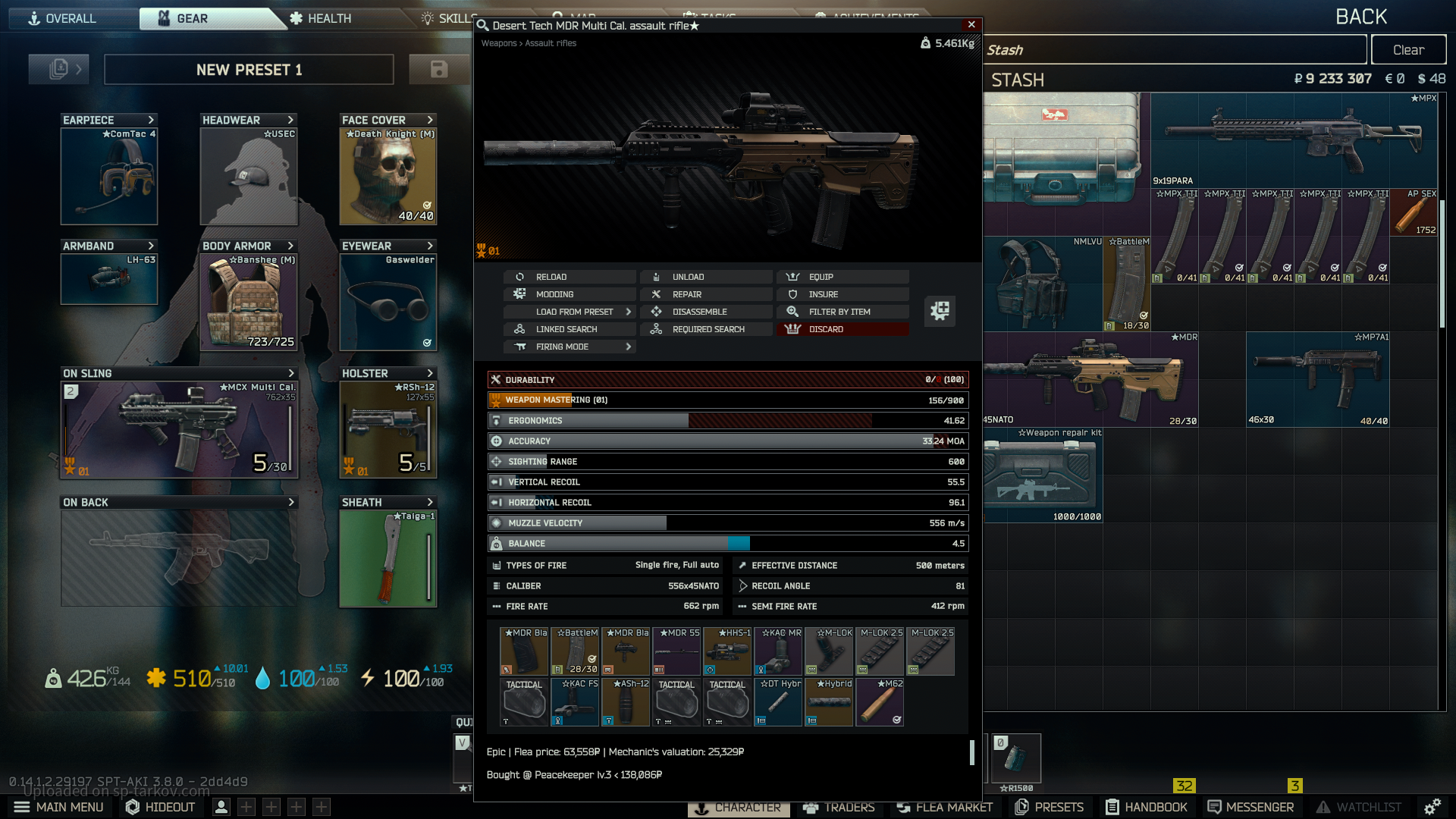The width and height of the screenshot is (1456, 819).
Task: Select the Taiga-1 machete in sheath slot
Action: (388, 559)
